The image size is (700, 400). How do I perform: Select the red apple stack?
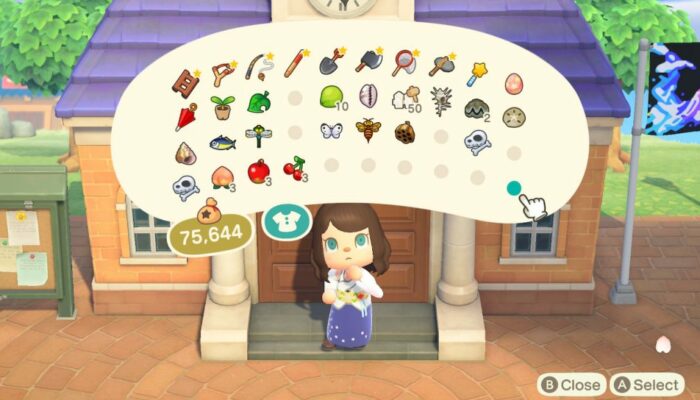click(259, 171)
